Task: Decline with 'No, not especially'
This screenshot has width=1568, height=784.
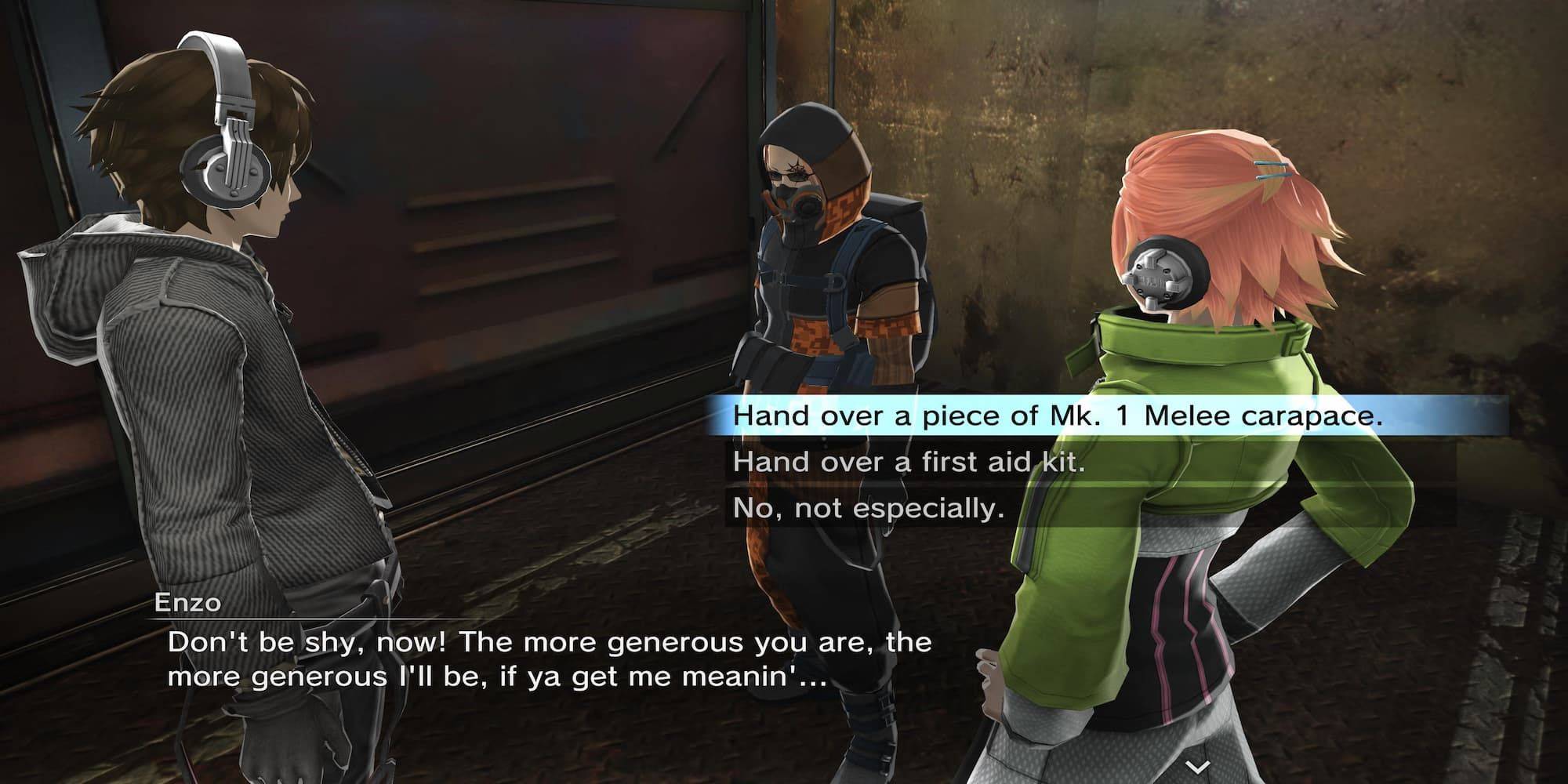Action: click(x=869, y=509)
